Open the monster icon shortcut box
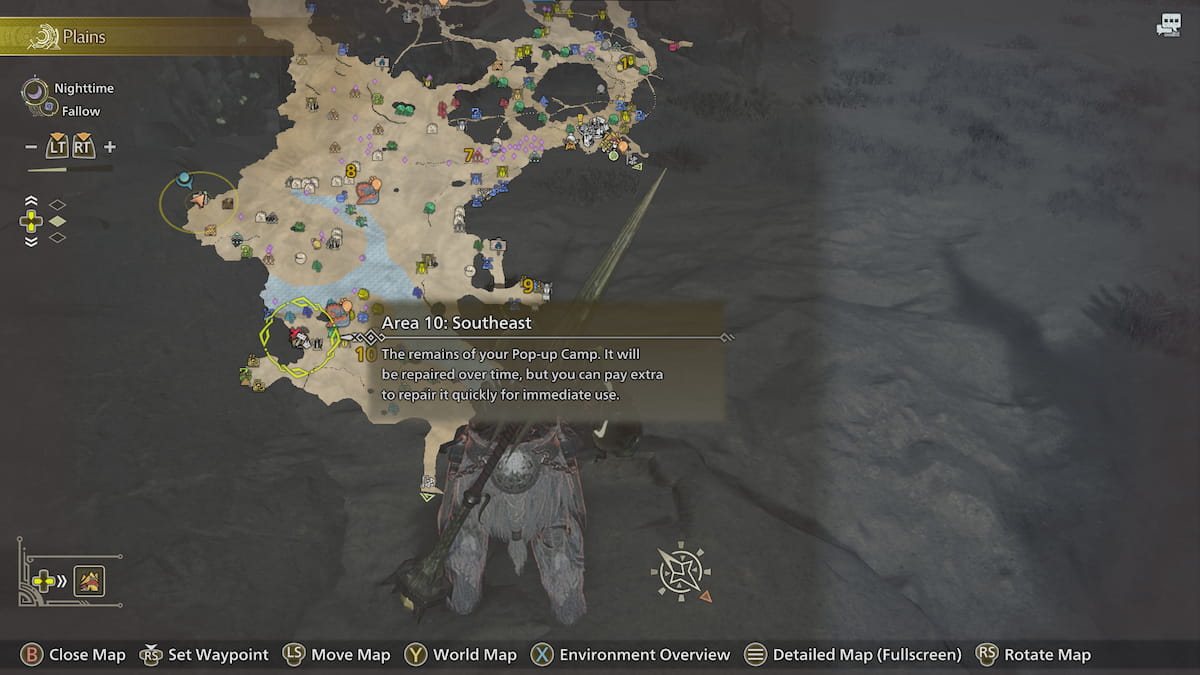The image size is (1200, 675). (x=90, y=581)
